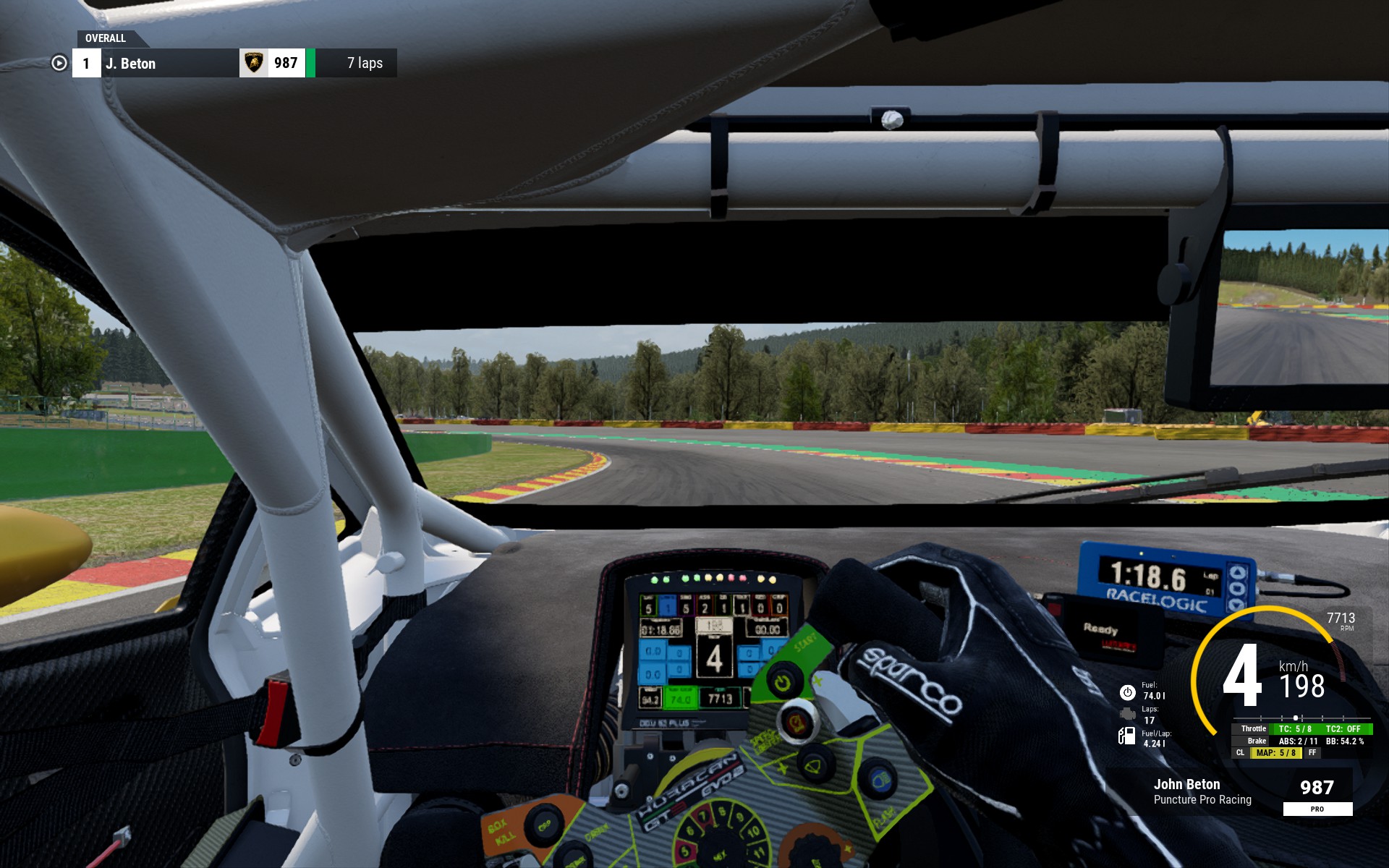The width and height of the screenshot is (1389, 868).
Task: Click the camera-focus circle icon beside position 1
Action: [x=59, y=64]
